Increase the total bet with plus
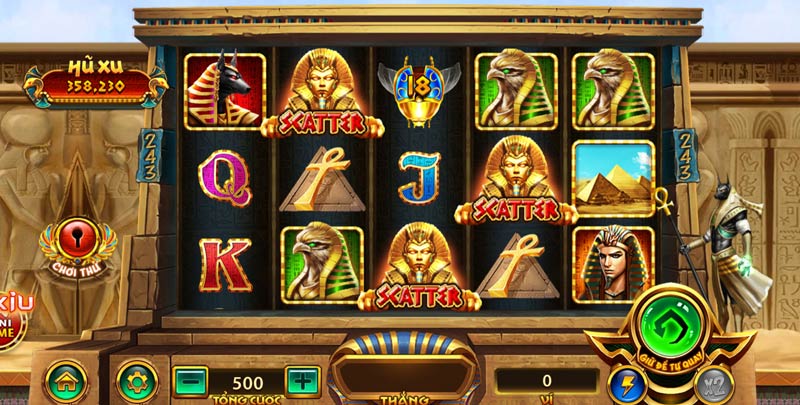This screenshot has width=800, height=405. (x=302, y=381)
